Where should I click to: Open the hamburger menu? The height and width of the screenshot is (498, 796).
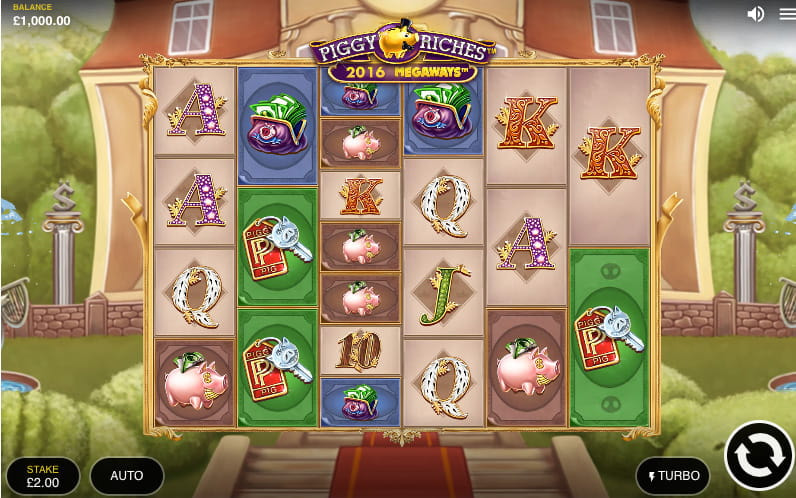pos(783,14)
